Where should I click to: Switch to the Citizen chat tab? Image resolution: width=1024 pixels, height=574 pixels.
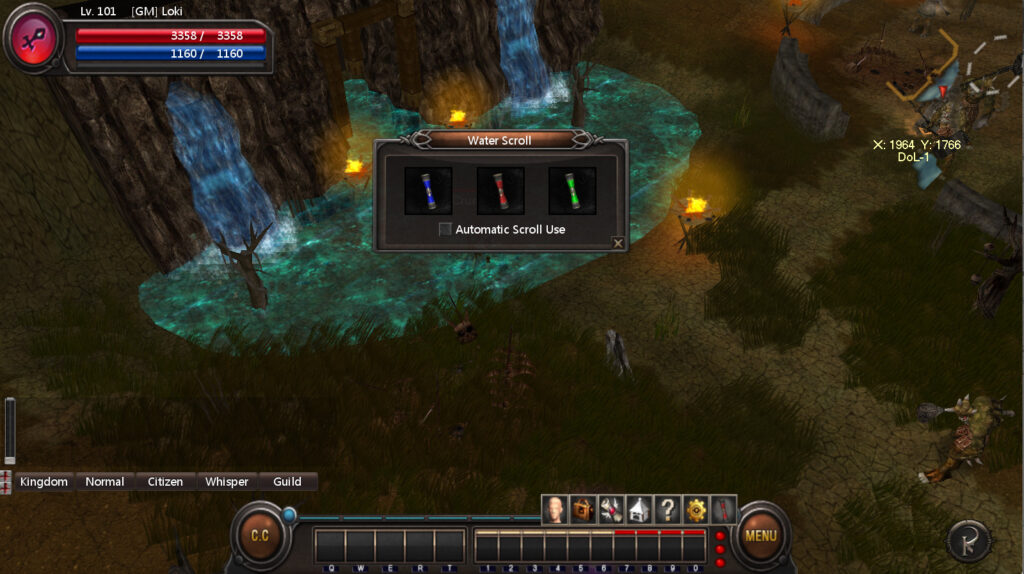click(x=166, y=482)
